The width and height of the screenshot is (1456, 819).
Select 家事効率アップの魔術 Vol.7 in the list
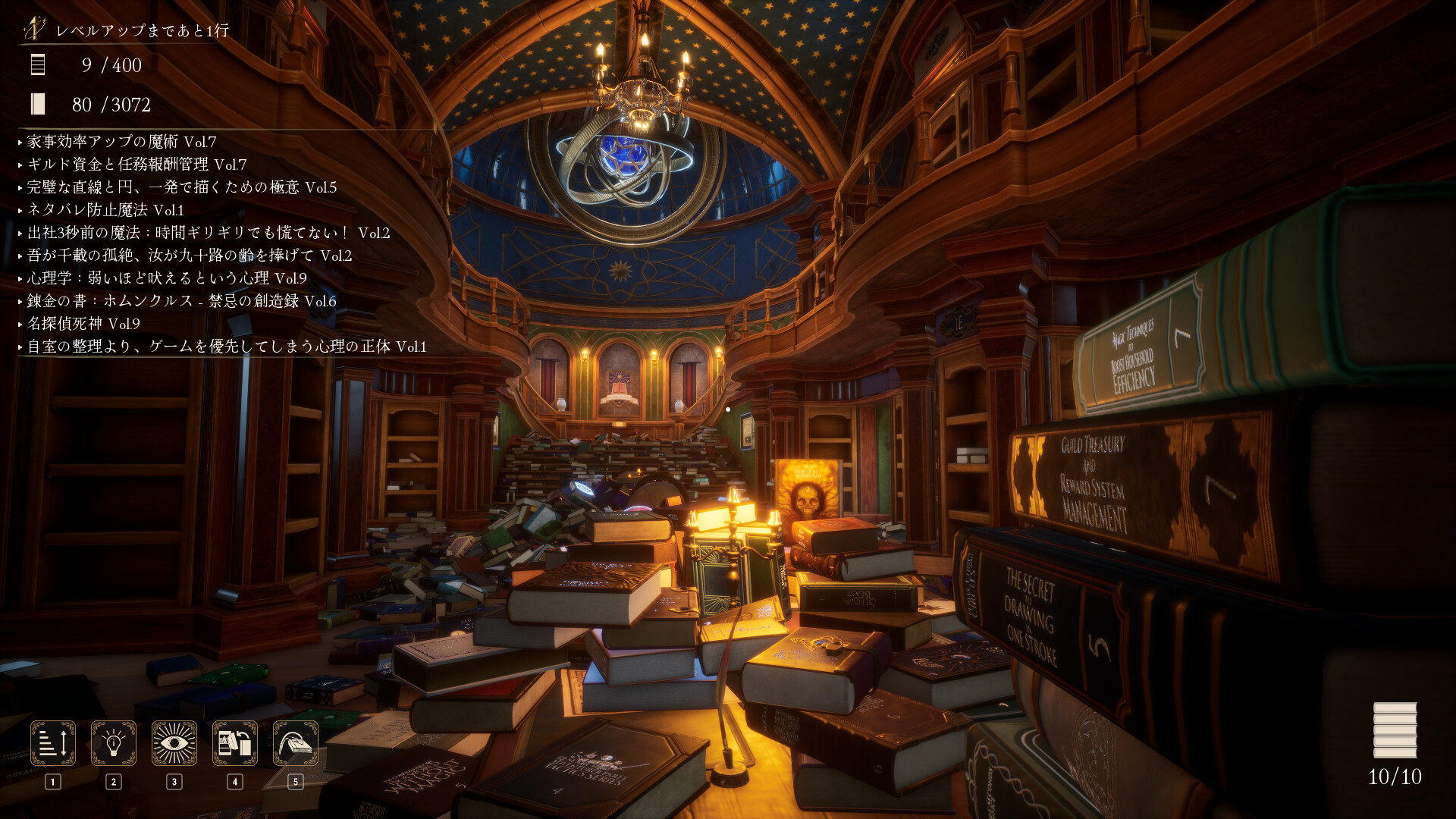121,142
